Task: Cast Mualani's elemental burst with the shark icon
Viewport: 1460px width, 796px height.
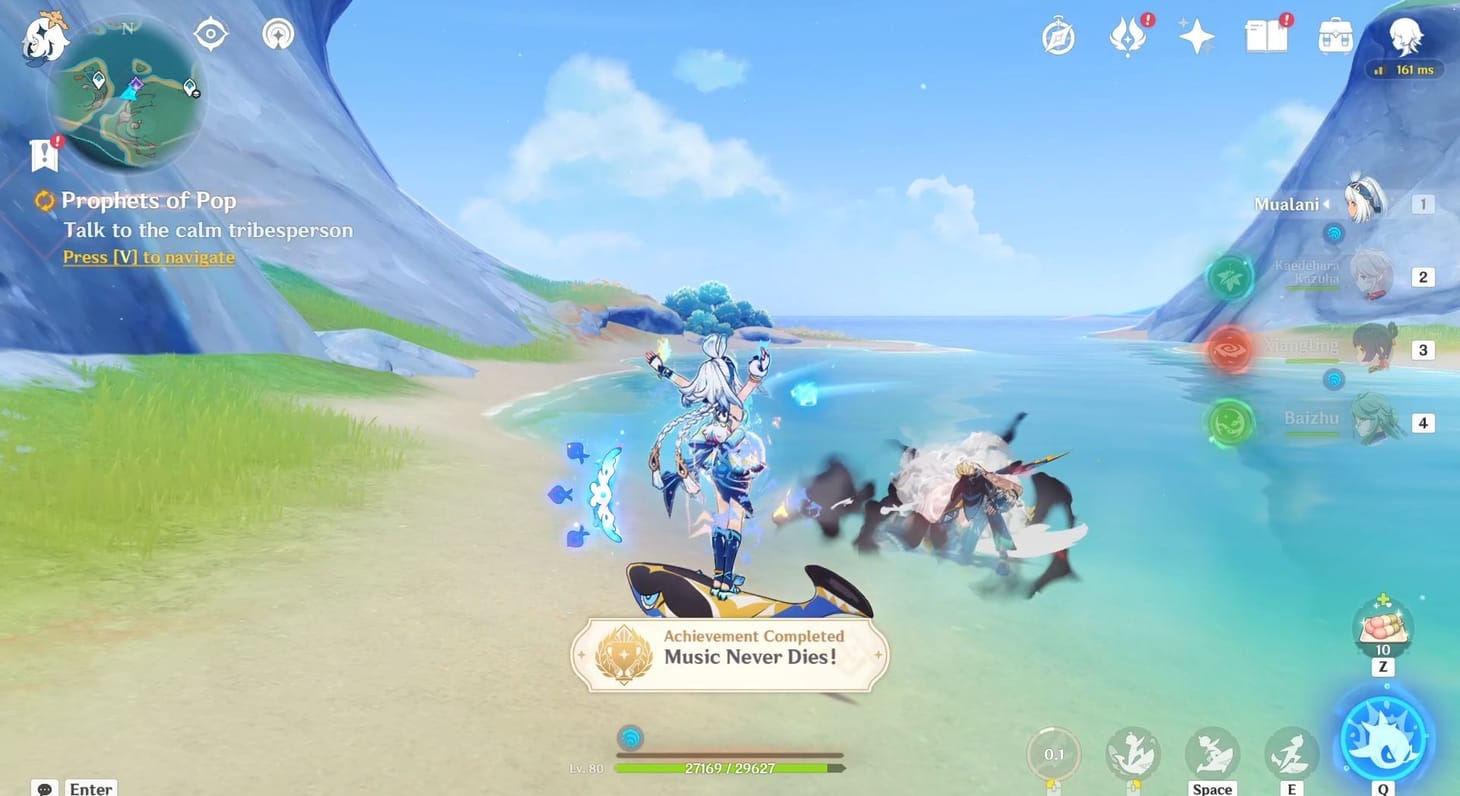Action: click(x=1382, y=737)
